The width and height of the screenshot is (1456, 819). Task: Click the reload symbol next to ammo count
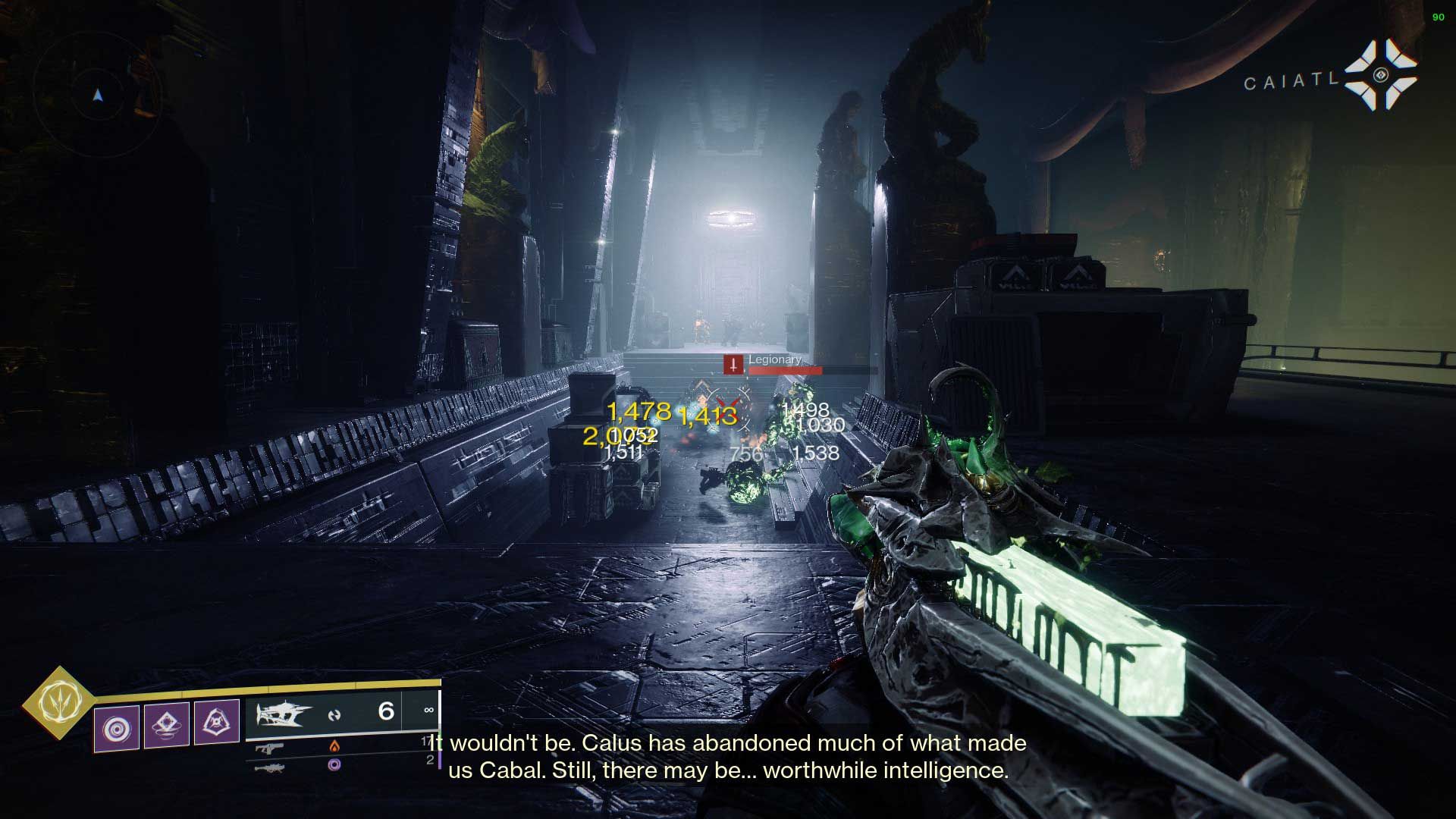(335, 714)
